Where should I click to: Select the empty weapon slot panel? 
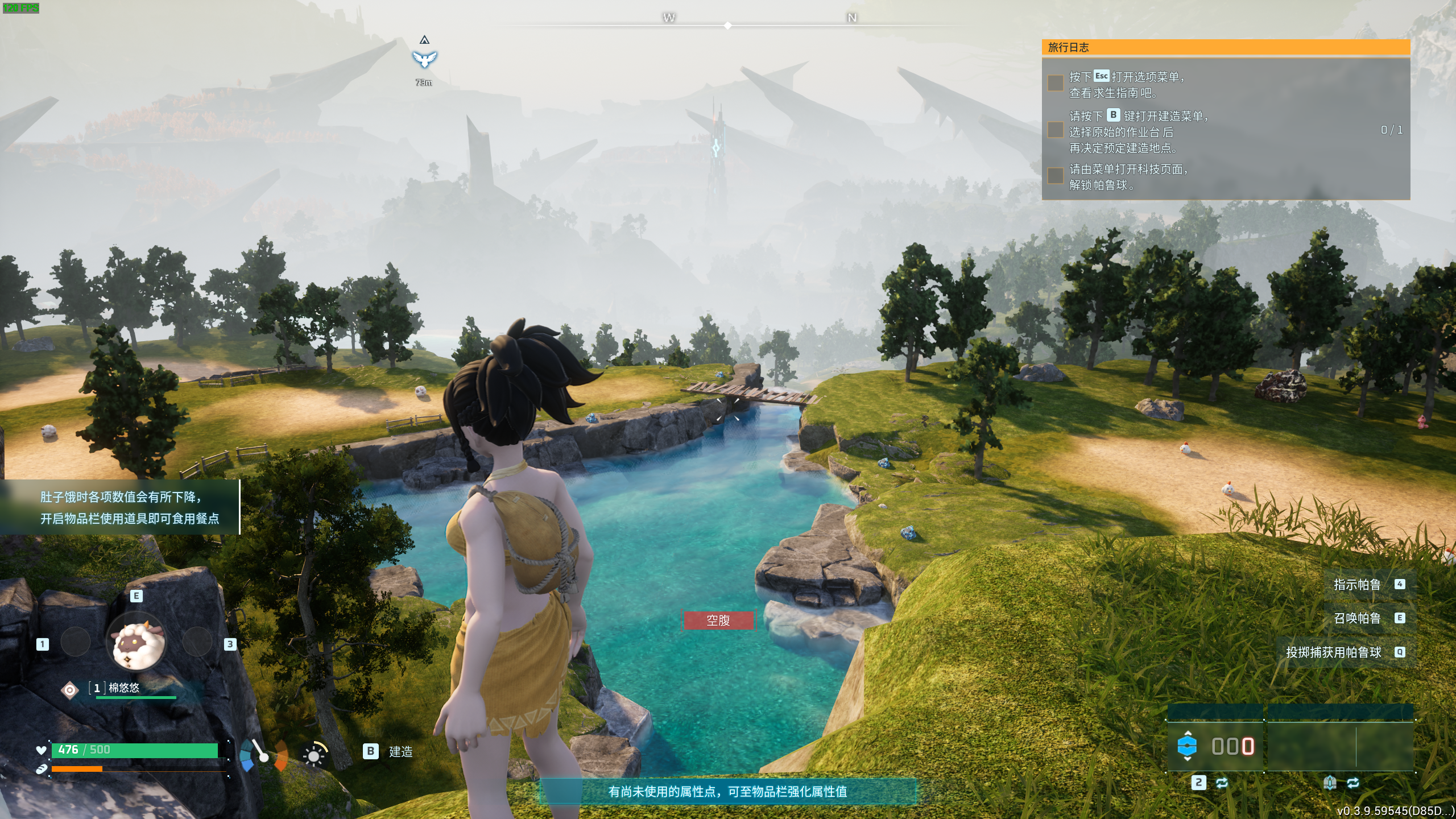[x=1340, y=746]
